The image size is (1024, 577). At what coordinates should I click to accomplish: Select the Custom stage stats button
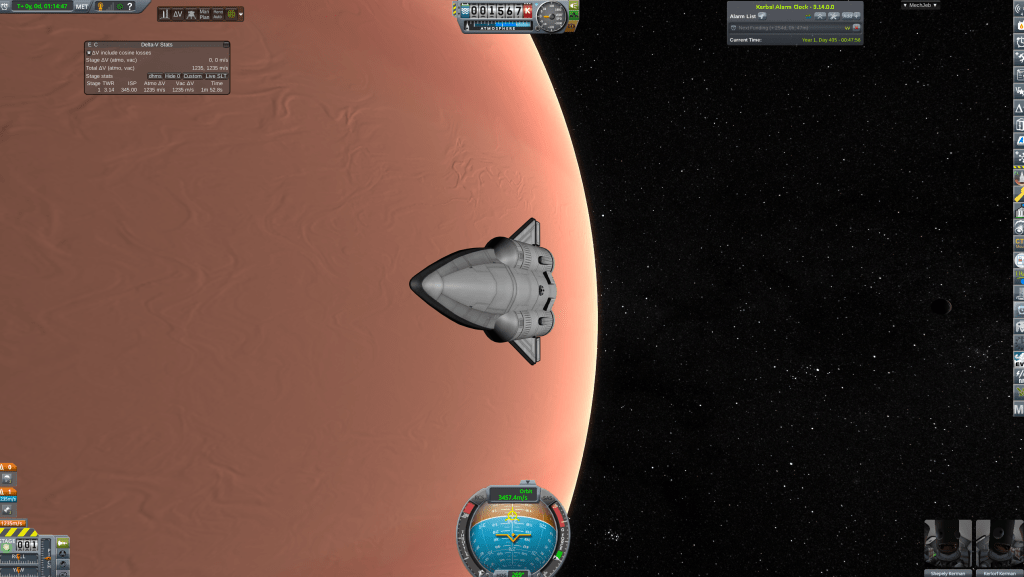point(194,75)
